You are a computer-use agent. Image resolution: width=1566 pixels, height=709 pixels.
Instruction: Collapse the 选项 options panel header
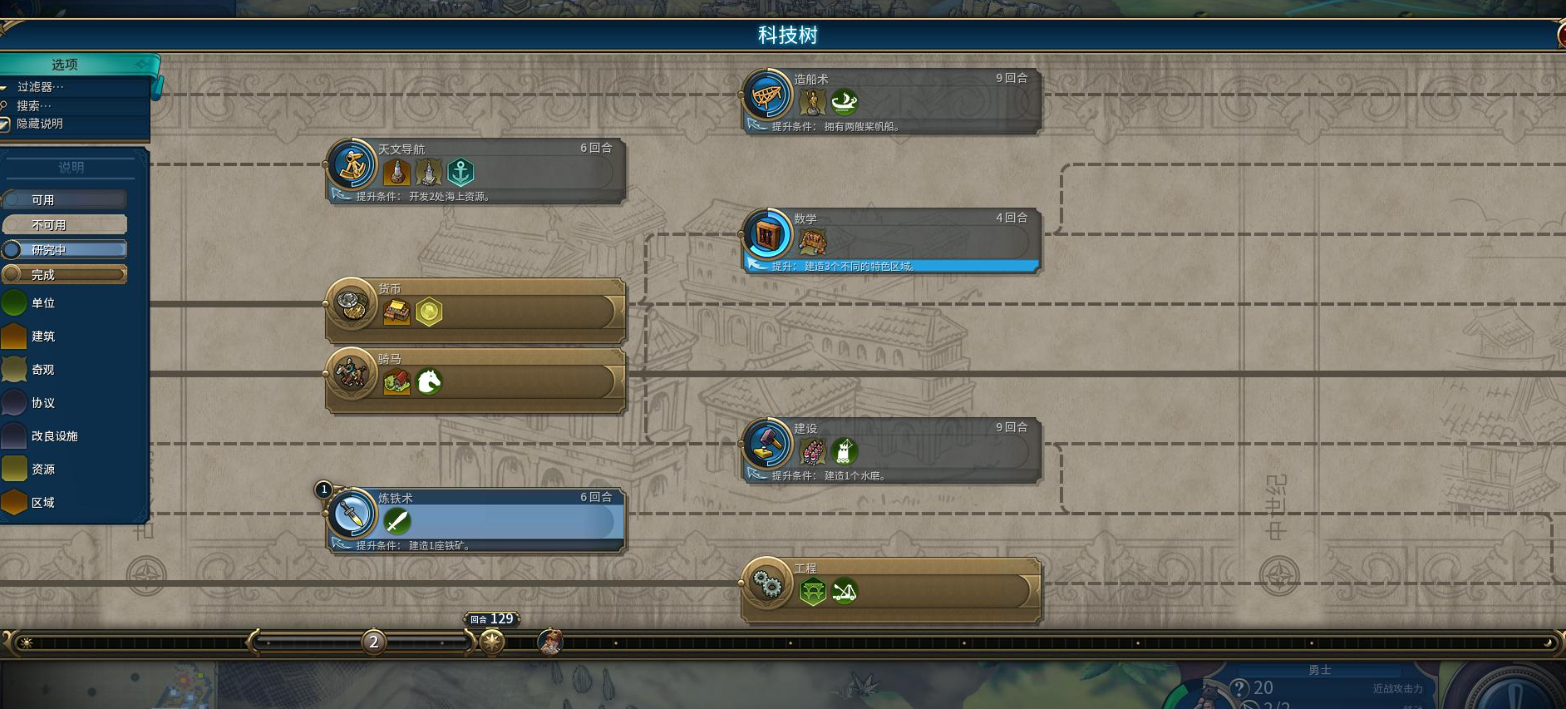pos(66,65)
